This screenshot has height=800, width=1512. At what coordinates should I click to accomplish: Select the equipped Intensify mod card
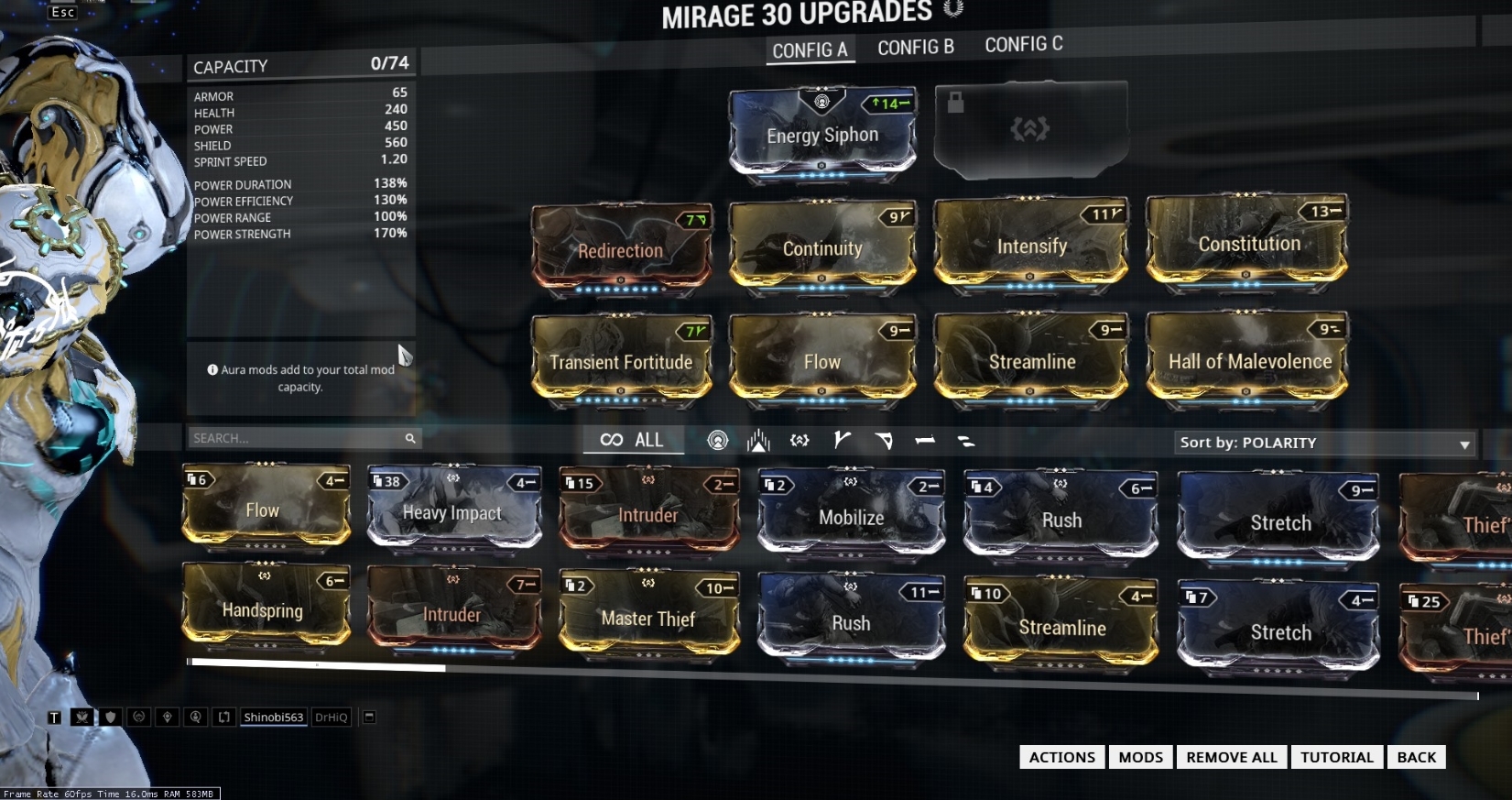coord(1031,246)
